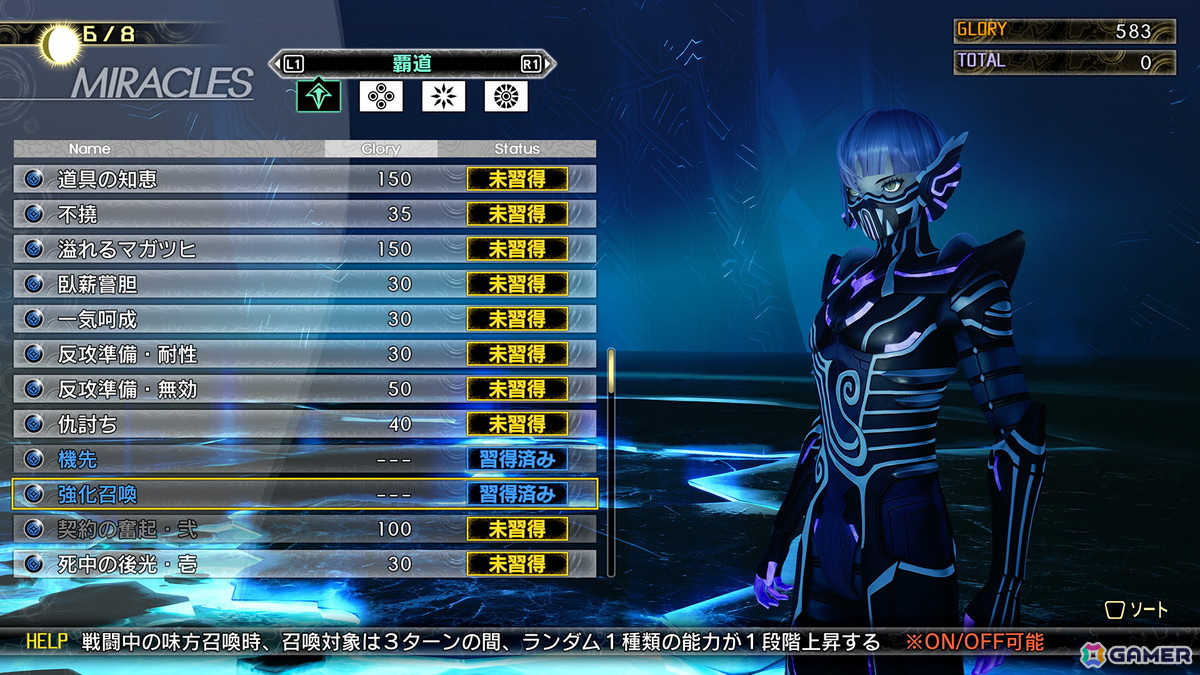Open the four-circles miracle category tab
This screenshot has height=675, width=1200.
click(x=381, y=96)
